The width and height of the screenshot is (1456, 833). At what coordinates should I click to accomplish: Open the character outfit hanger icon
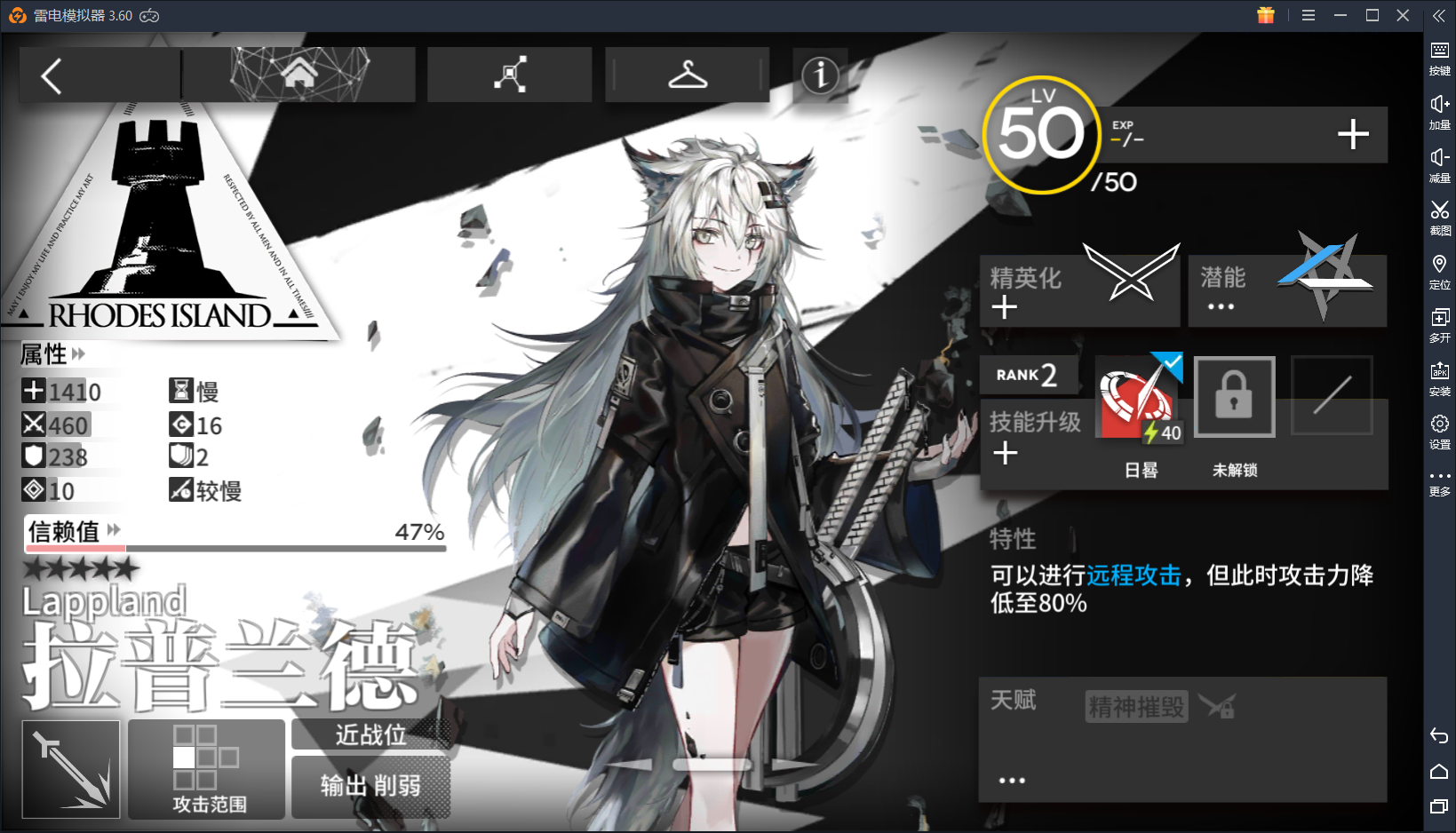[687, 75]
